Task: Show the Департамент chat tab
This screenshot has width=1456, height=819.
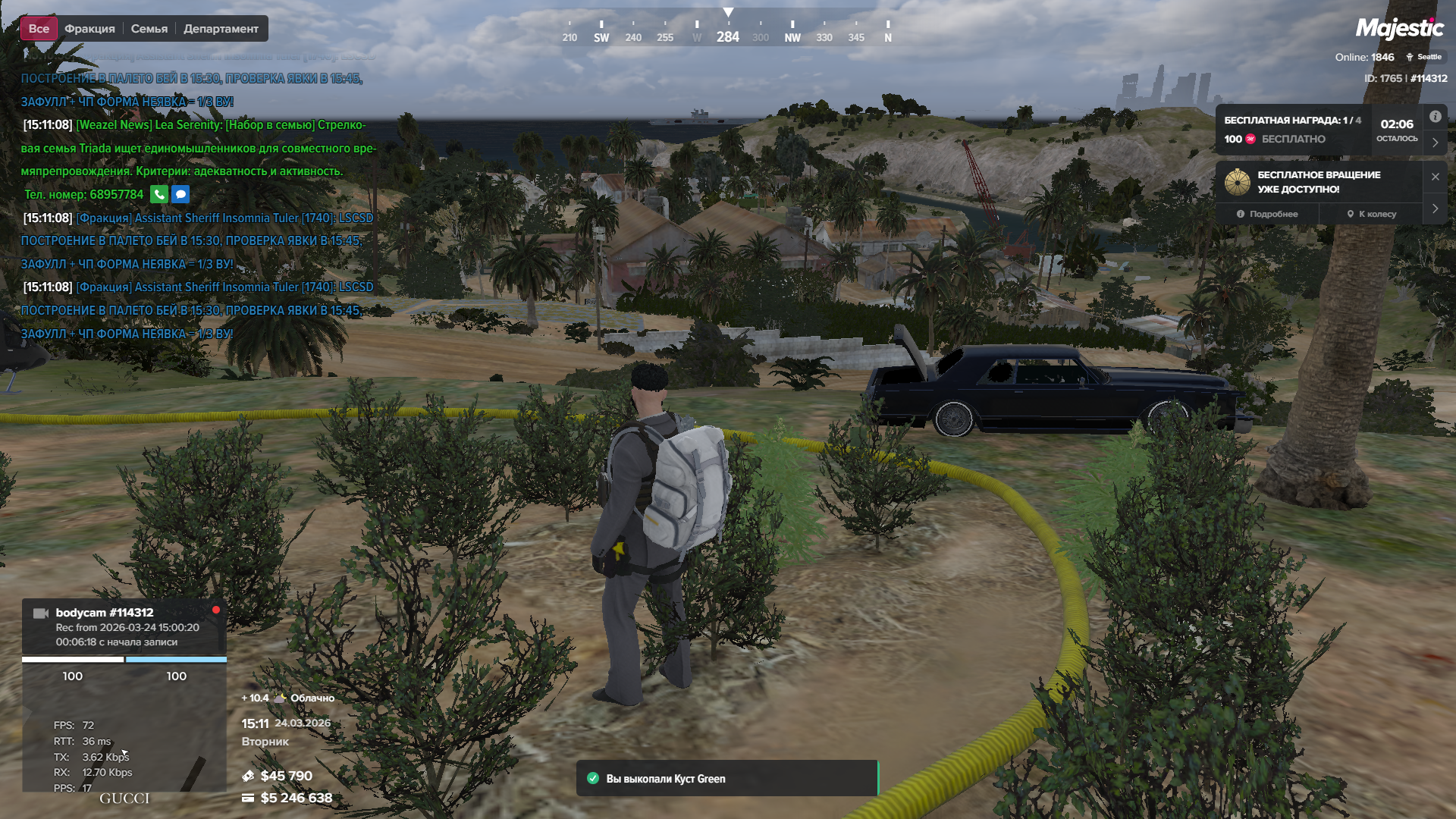Action: tap(221, 29)
